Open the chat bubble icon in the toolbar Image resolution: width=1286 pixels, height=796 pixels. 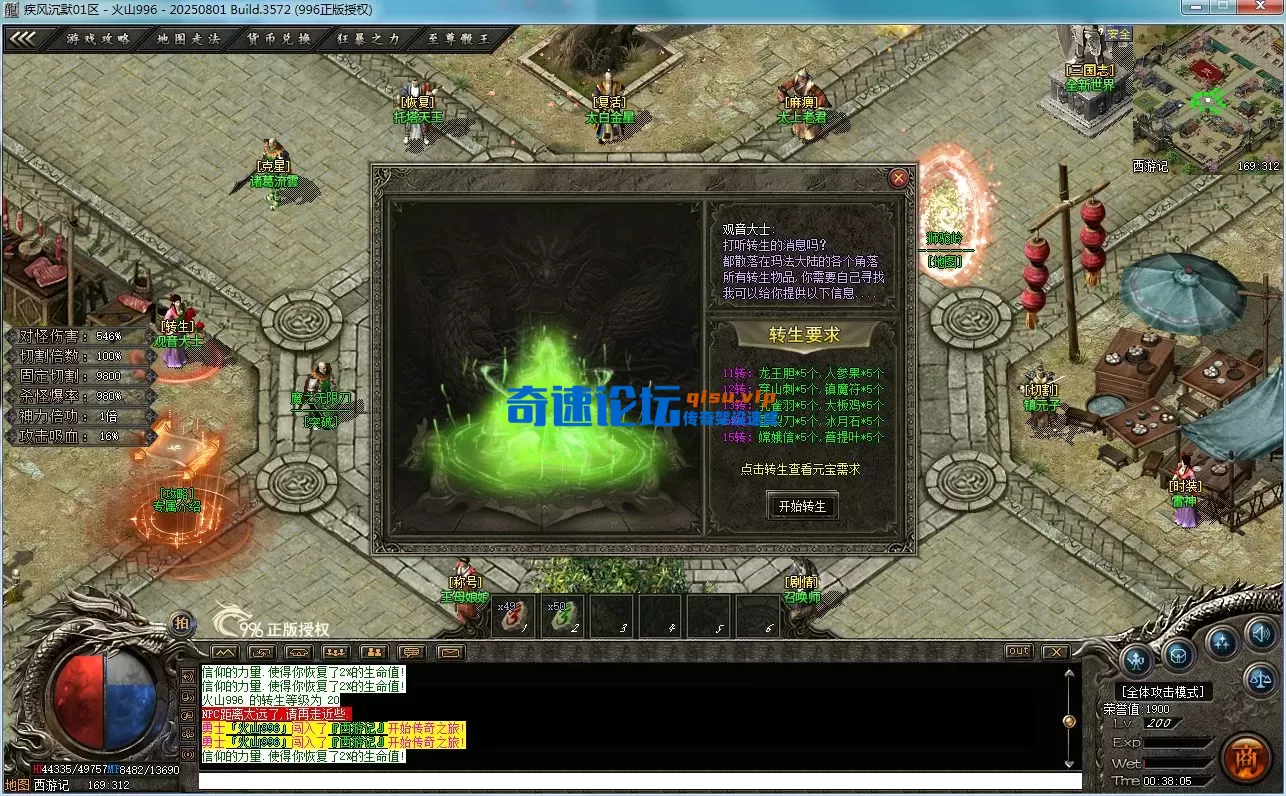412,652
